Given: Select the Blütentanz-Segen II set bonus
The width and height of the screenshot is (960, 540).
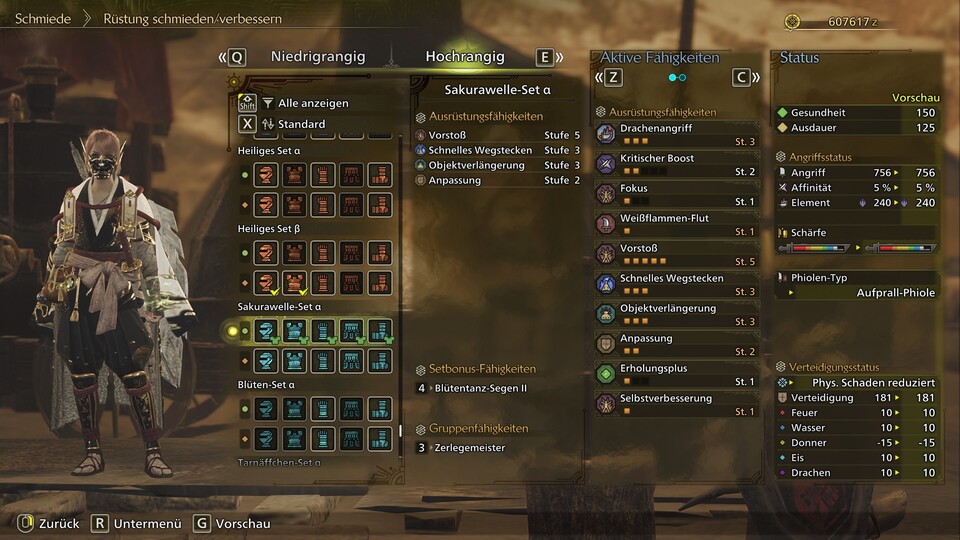Looking at the screenshot, I should pyautogui.click(x=478, y=388).
